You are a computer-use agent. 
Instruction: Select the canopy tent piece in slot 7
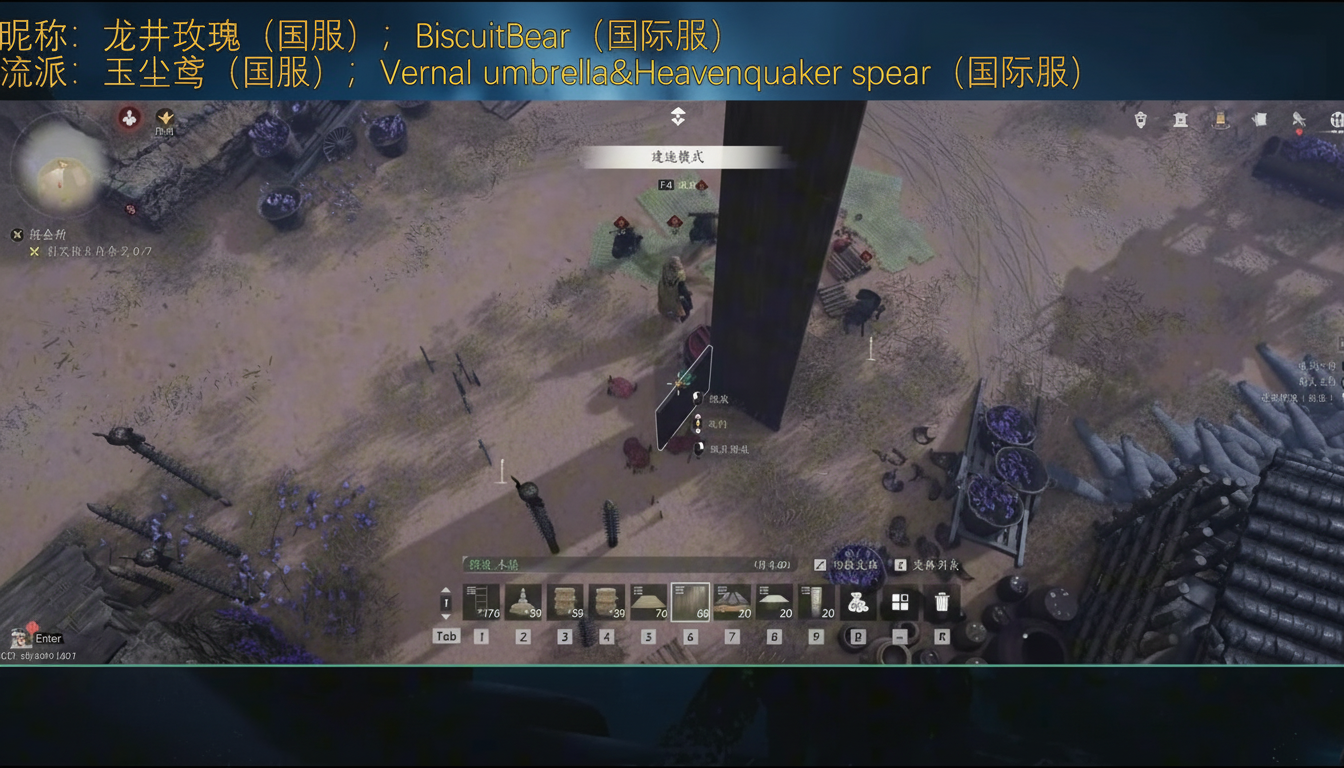pos(731,600)
